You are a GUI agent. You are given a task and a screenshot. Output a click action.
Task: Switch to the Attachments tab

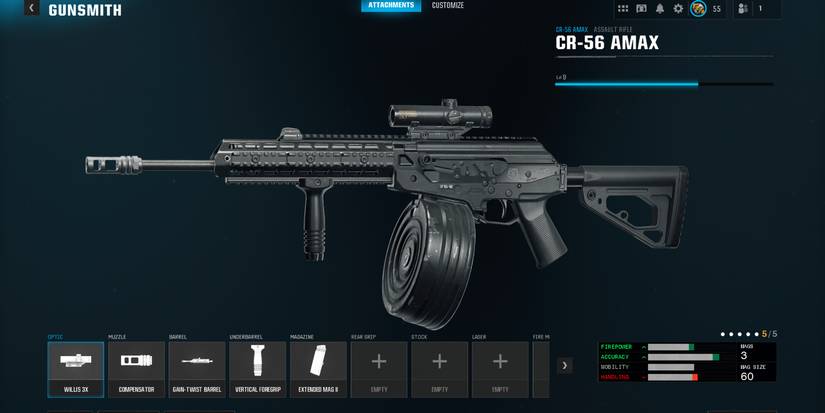pos(390,6)
